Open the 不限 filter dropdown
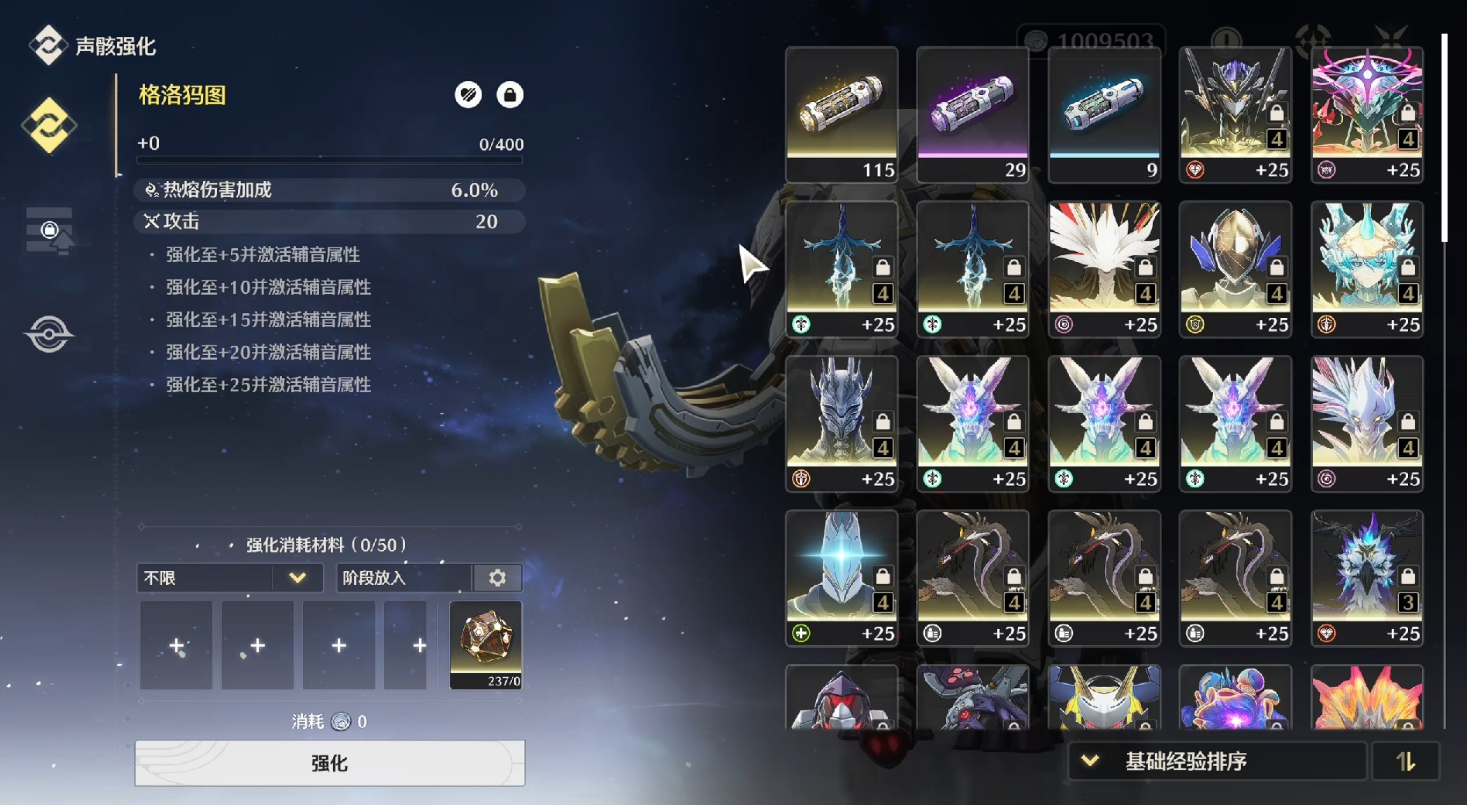This screenshot has height=805, width=1467. pyautogui.click(x=229, y=578)
